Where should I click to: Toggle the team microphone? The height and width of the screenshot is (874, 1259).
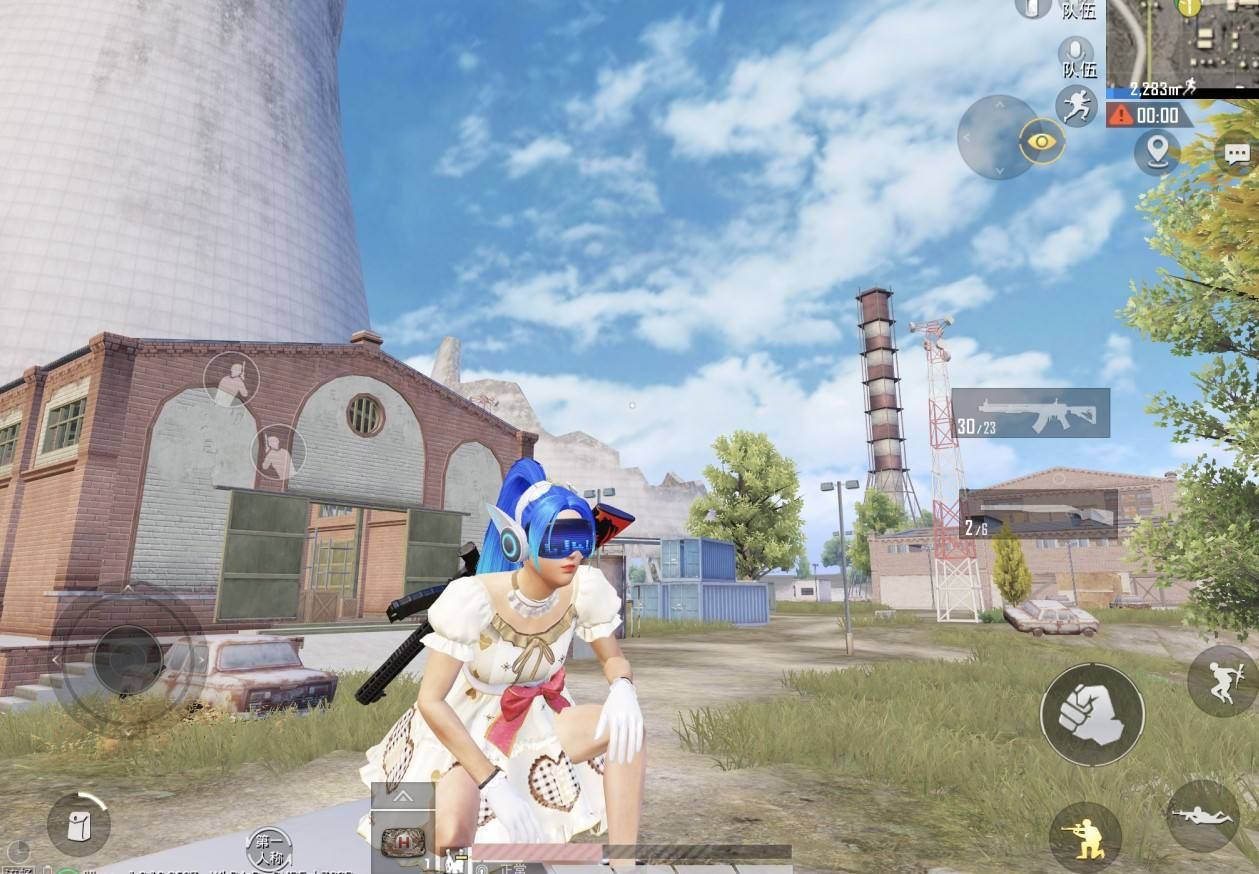click(1077, 57)
